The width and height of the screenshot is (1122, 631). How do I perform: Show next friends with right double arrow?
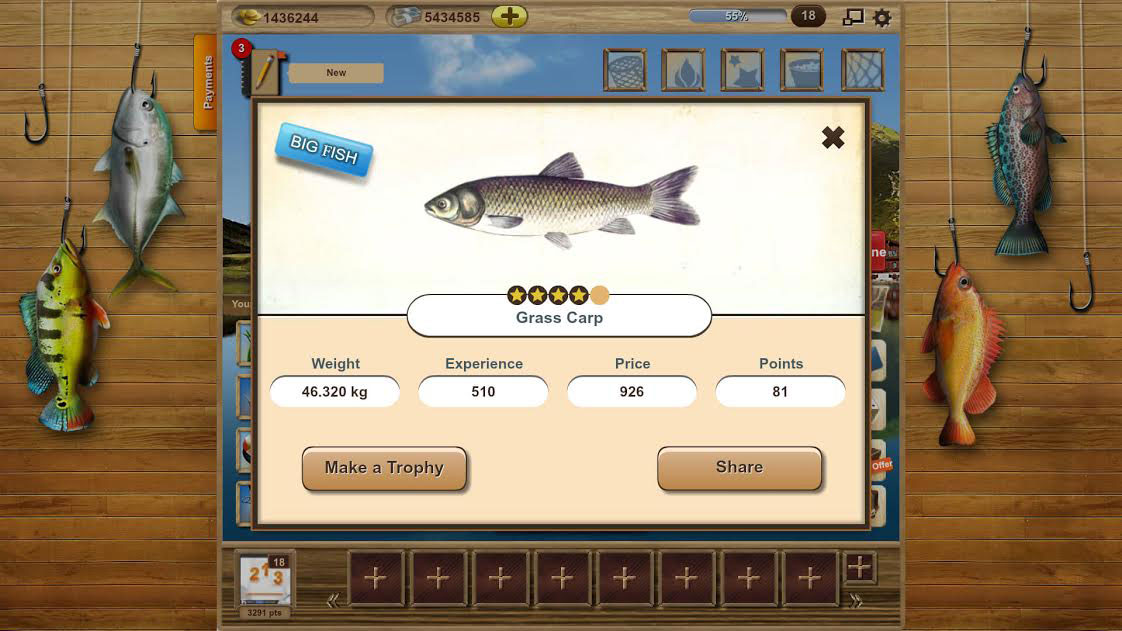pyautogui.click(x=856, y=601)
